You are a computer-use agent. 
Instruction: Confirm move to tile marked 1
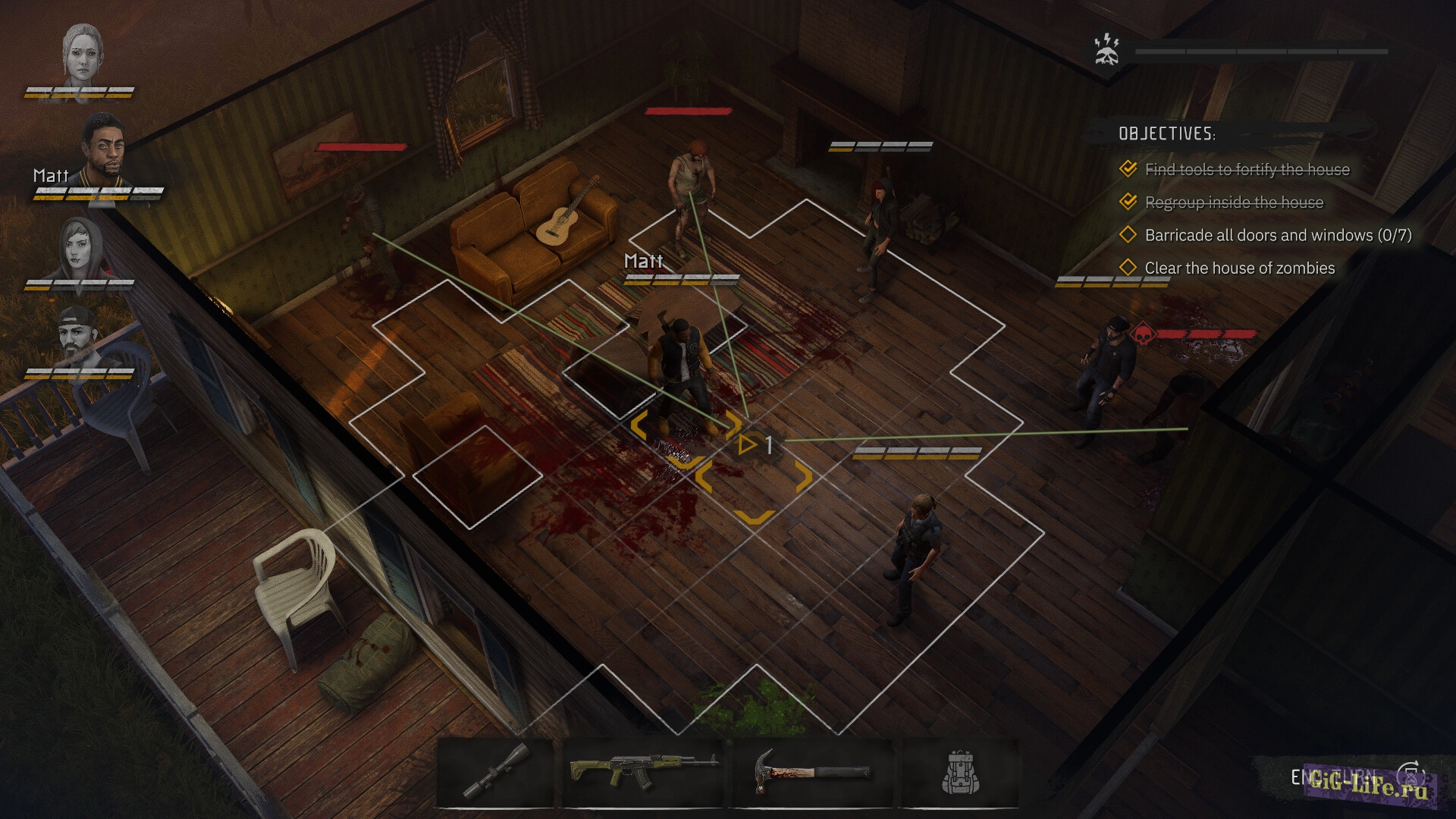click(x=756, y=445)
